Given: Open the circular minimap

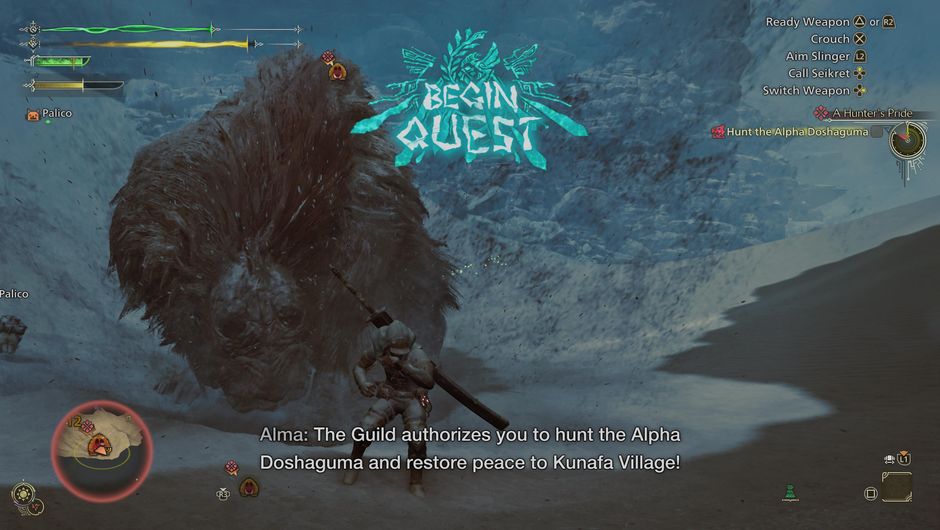Looking at the screenshot, I should [x=100, y=451].
